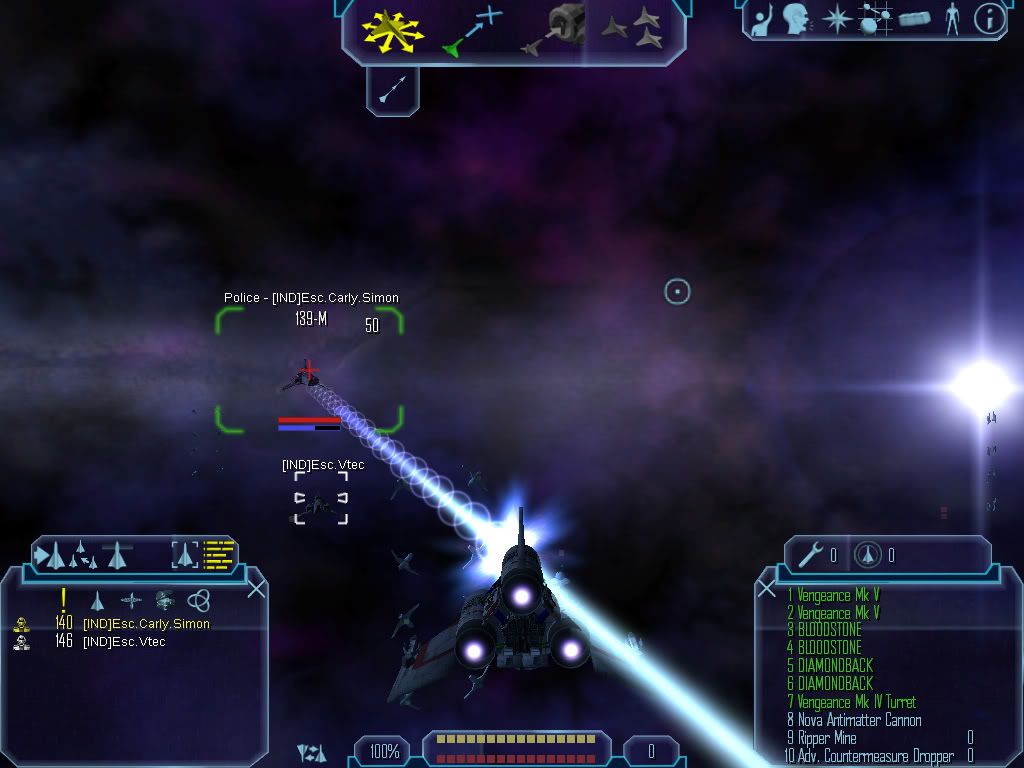Toggle the cruise arrow icon below maneuvers

click(392, 91)
